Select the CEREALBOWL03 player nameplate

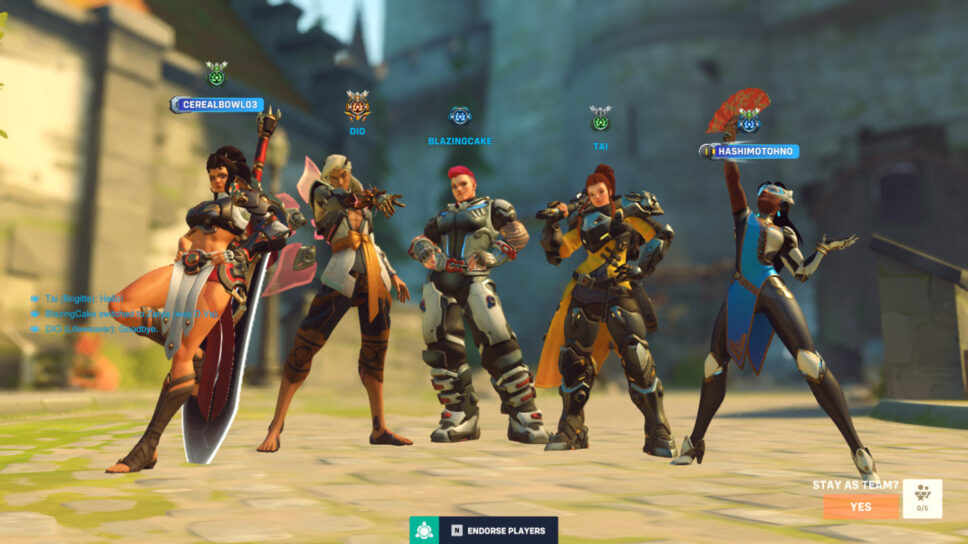point(217,105)
